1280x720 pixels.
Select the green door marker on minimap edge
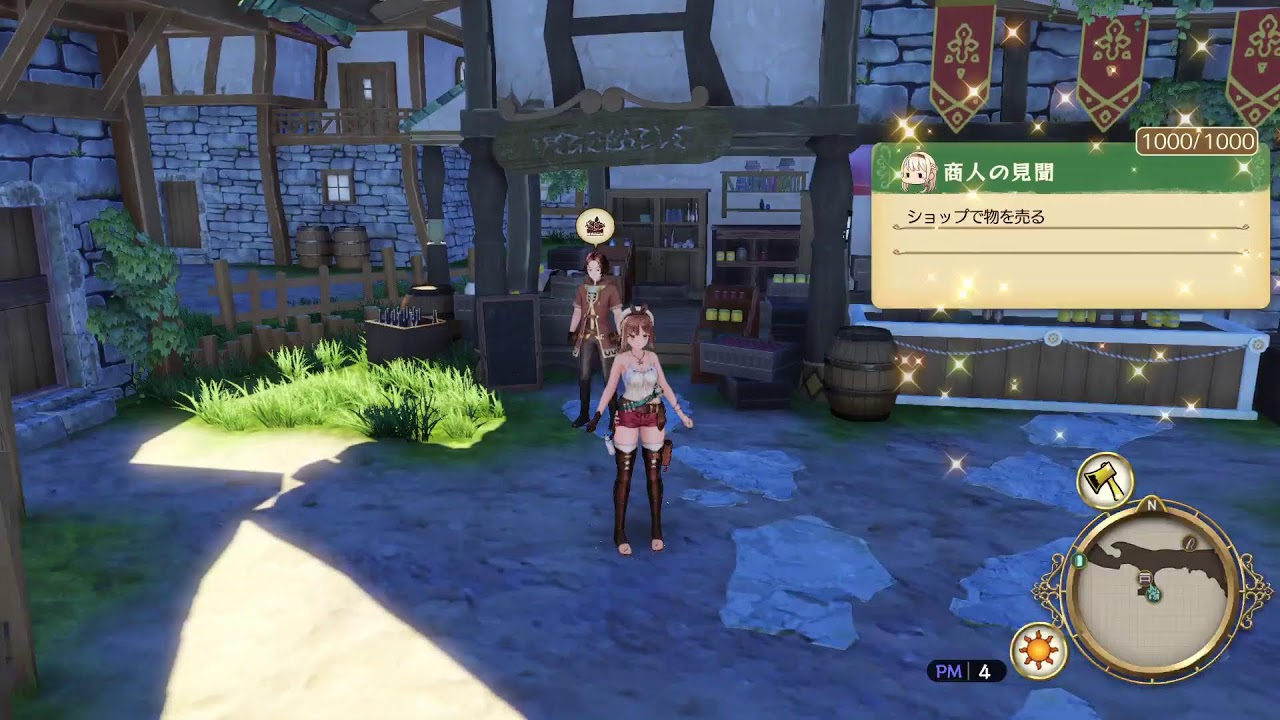1079,562
